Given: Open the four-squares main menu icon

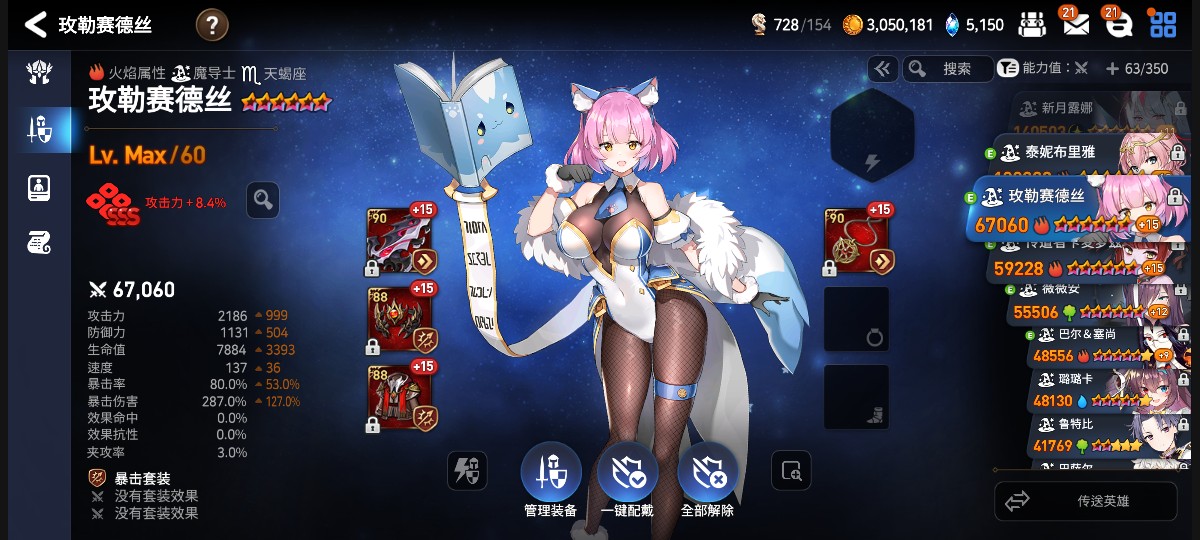Looking at the screenshot, I should 1163,25.
